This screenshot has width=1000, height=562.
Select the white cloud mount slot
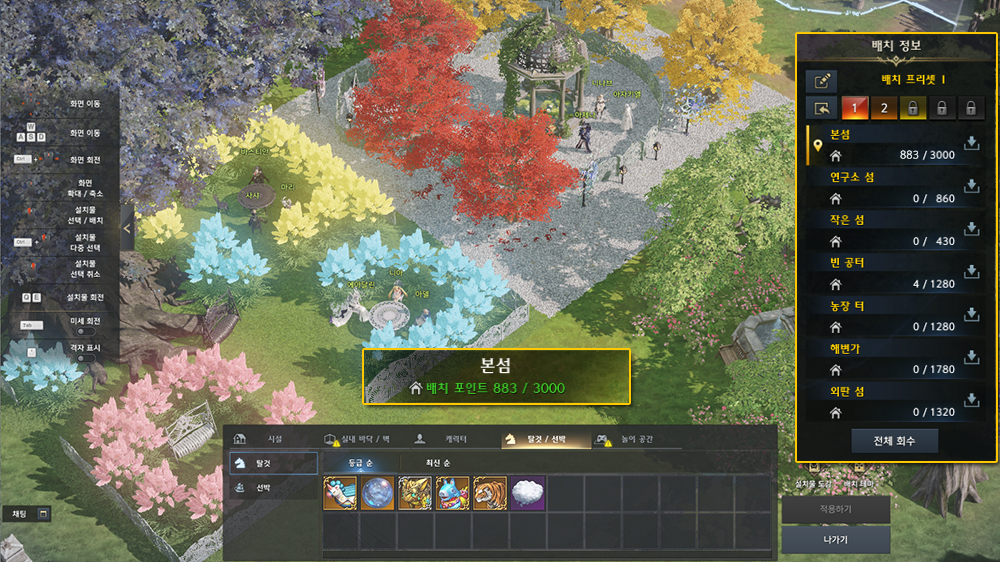point(527,493)
